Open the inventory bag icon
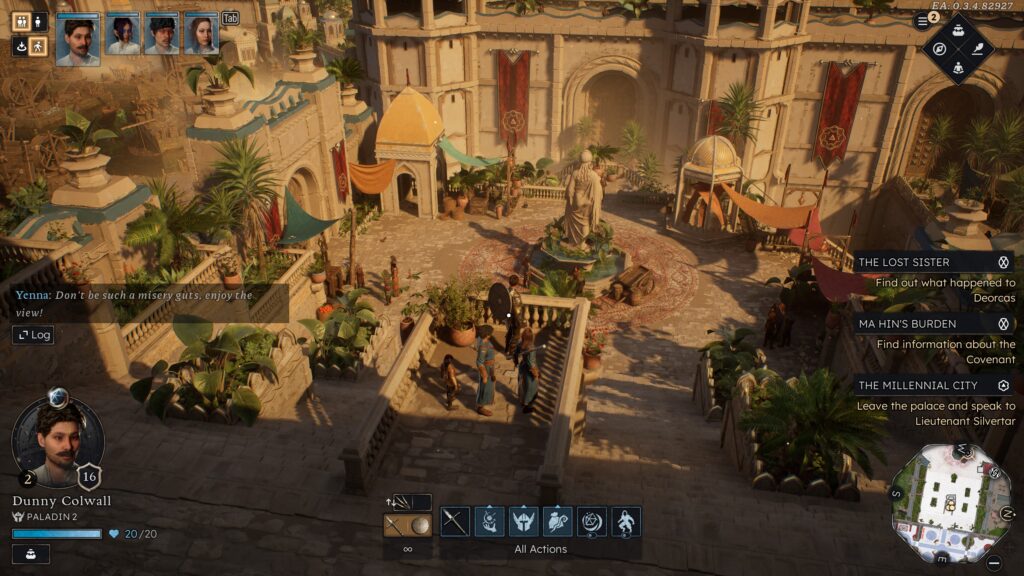Screen dimensions: 1024x576 tap(958, 28)
